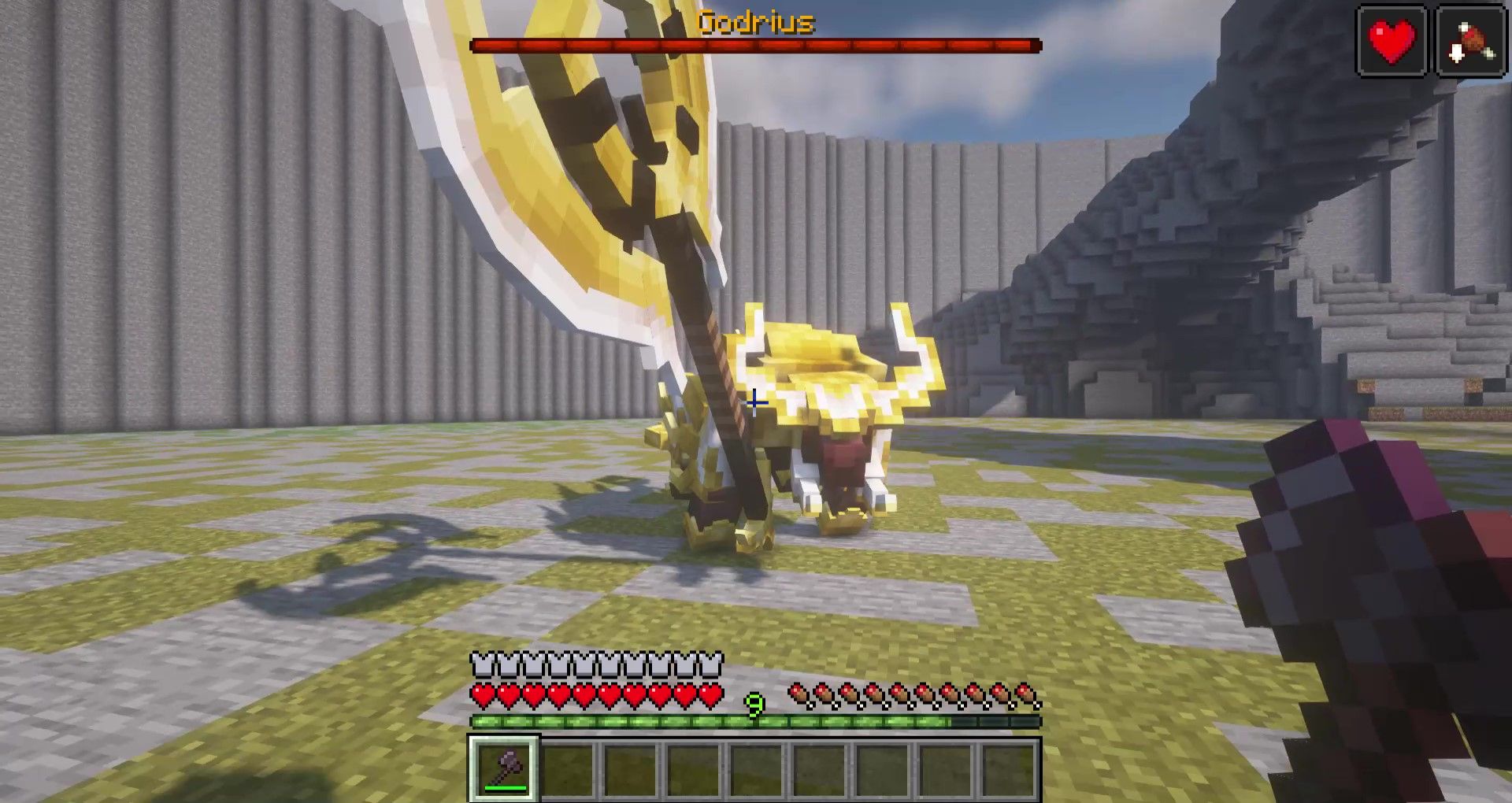Click the crosshair at screen center

tap(756, 404)
